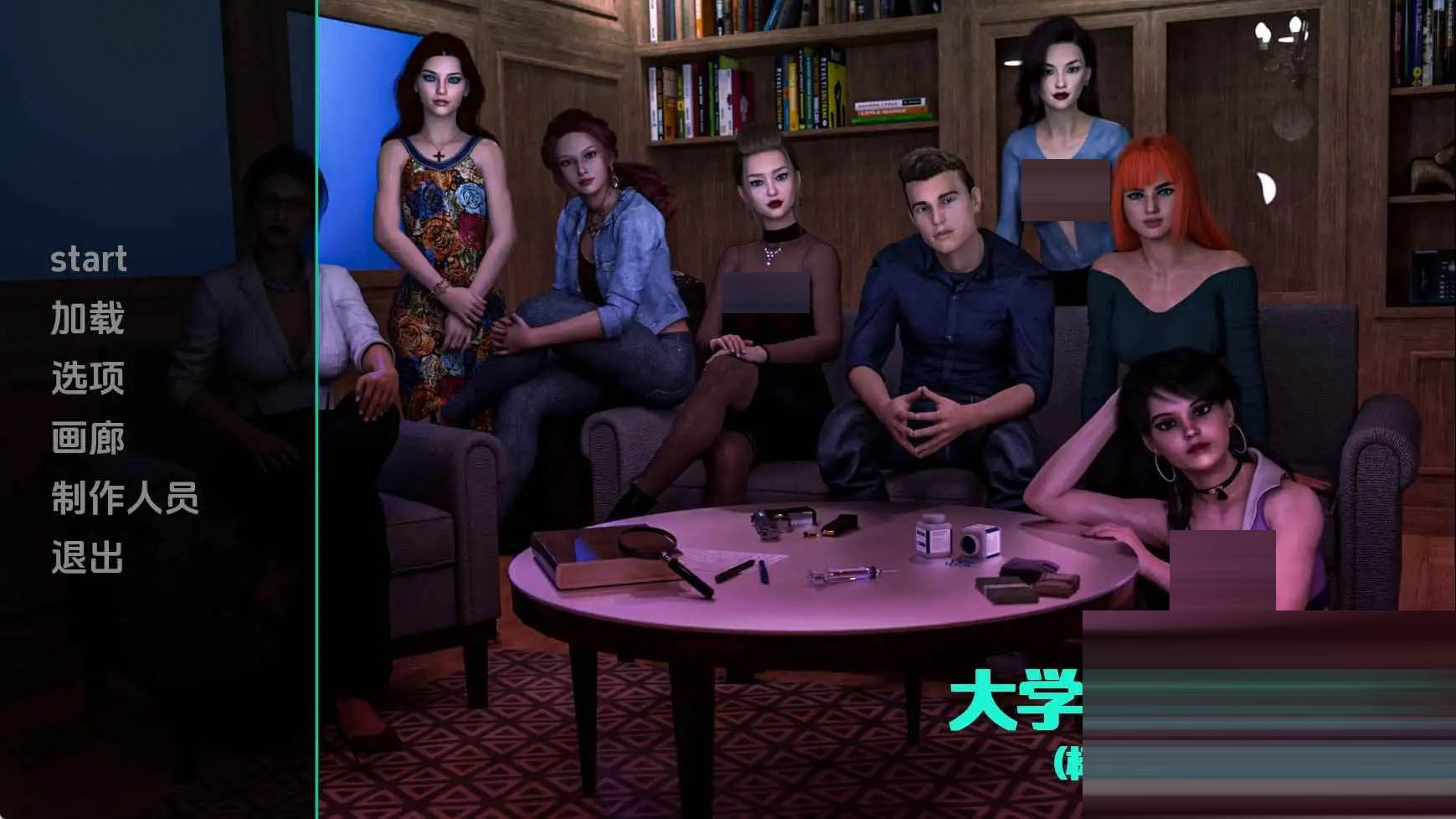Click "start" to begin a new game
The height and width of the screenshot is (819, 1456).
[x=88, y=260]
